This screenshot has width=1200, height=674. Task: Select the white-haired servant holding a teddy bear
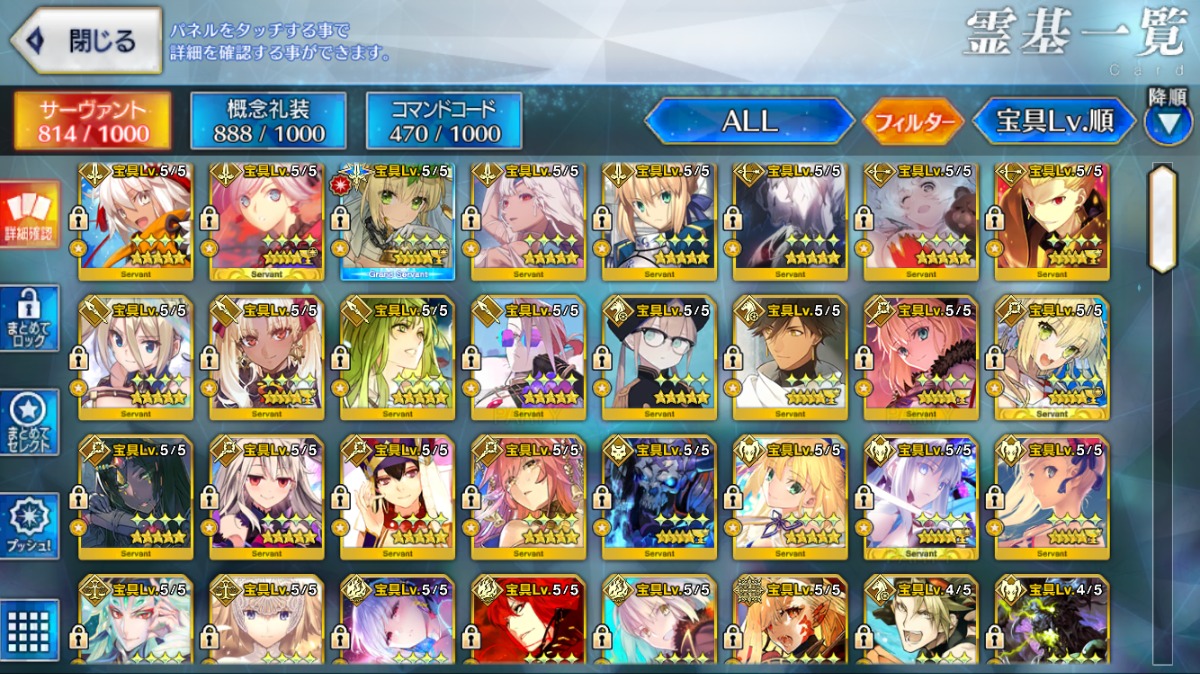click(x=920, y=221)
